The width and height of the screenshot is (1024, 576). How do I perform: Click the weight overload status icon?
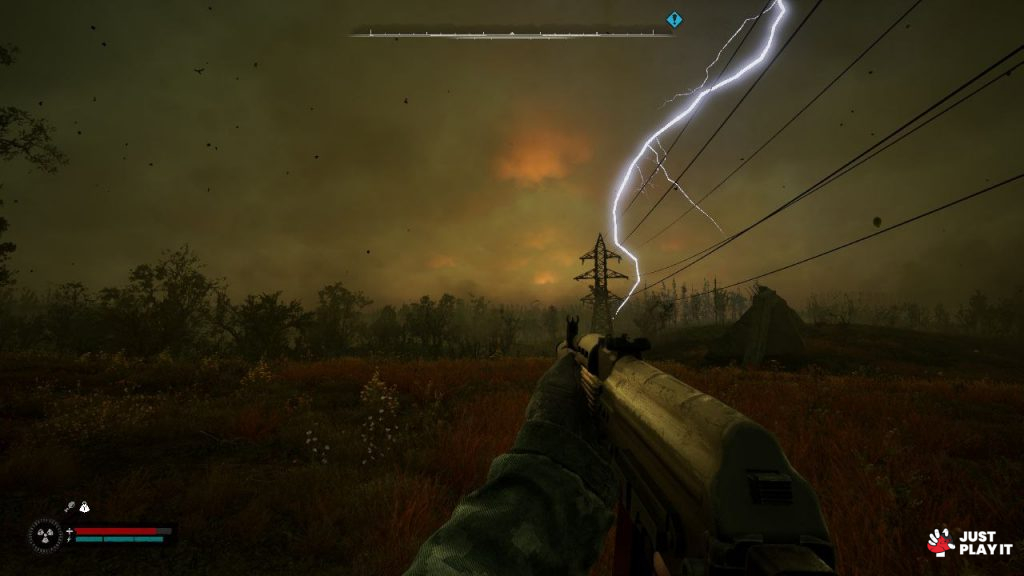pyautogui.click(x=84, y=508)
